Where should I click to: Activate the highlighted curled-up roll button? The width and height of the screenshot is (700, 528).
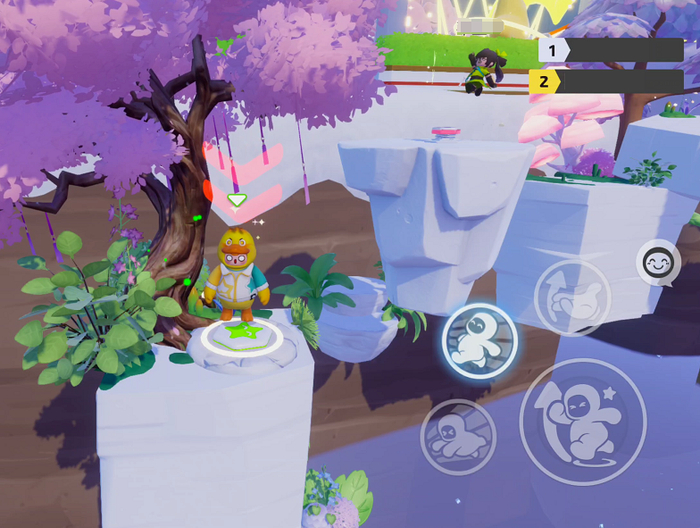click(479, 341)
